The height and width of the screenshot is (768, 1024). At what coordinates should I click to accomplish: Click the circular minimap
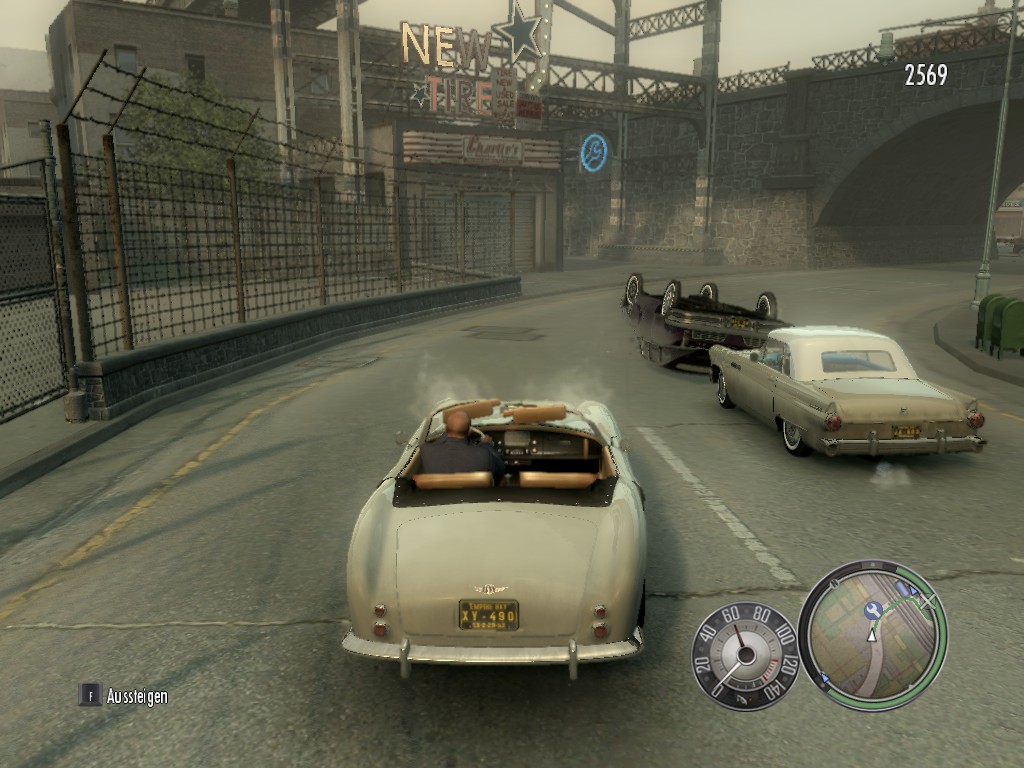point(872,636)
